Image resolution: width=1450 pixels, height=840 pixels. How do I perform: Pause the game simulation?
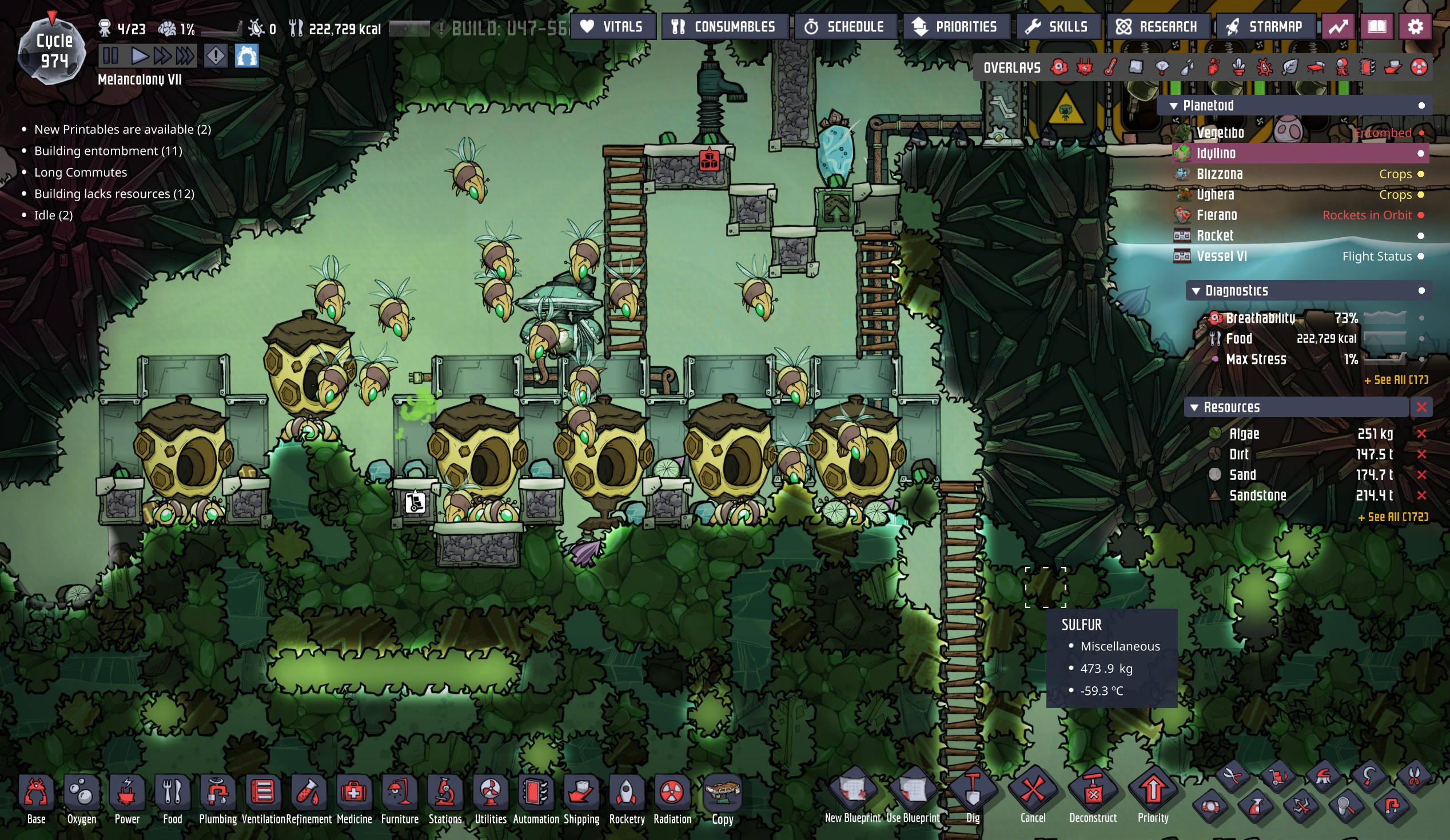tap(110, 57)
